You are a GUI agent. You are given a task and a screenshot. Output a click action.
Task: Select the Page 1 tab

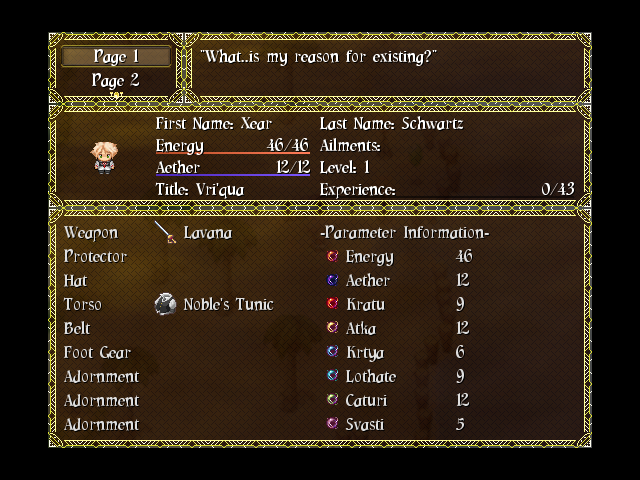[x=115, y=57]
